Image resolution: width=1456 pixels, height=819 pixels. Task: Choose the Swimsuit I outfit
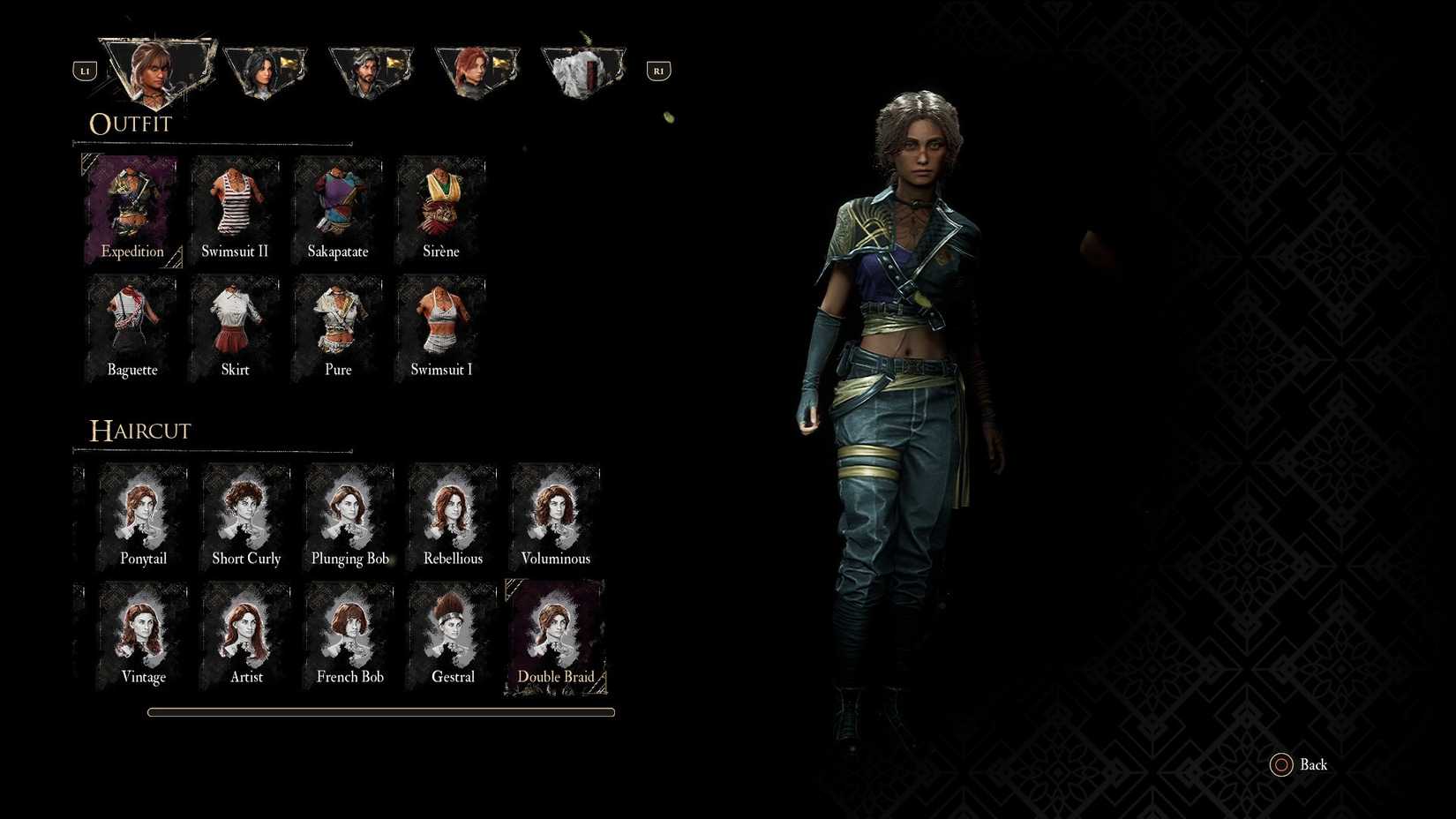(441, 324)
